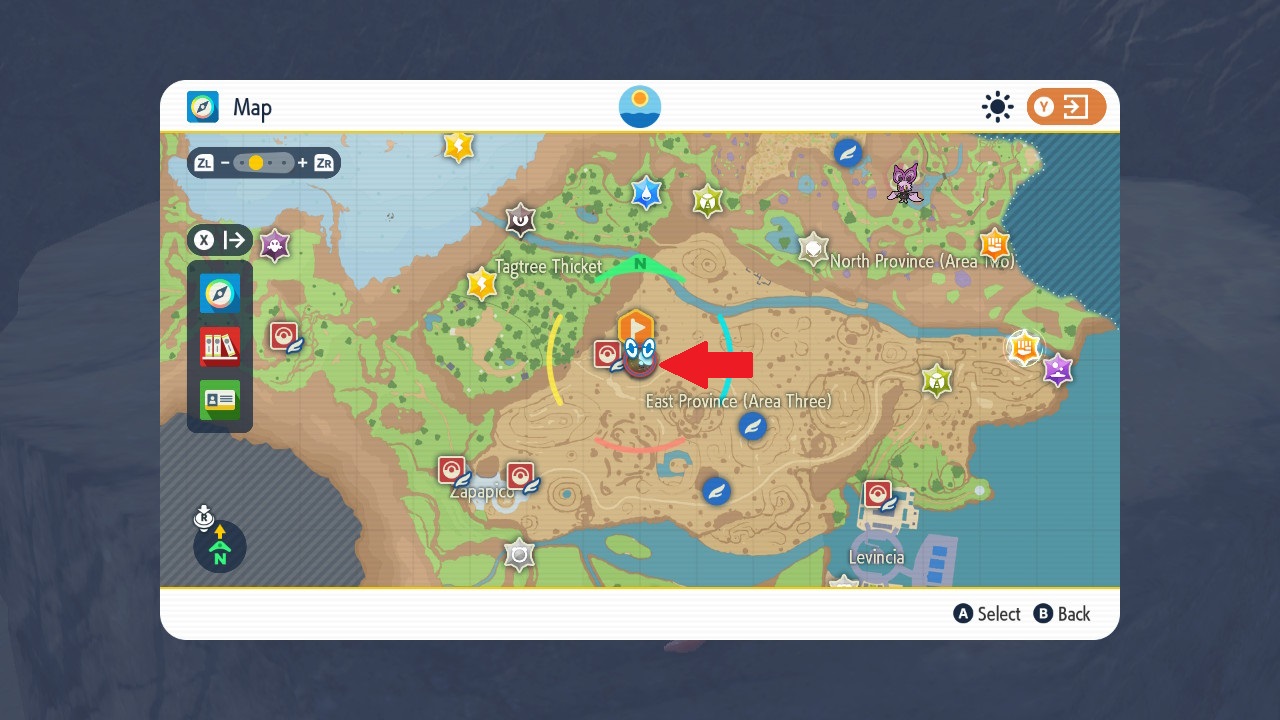The width and height of the screenshot is (1280, 720).
Task: Toggle map rotation lock above the compass
Action: [x=204, y=518]
